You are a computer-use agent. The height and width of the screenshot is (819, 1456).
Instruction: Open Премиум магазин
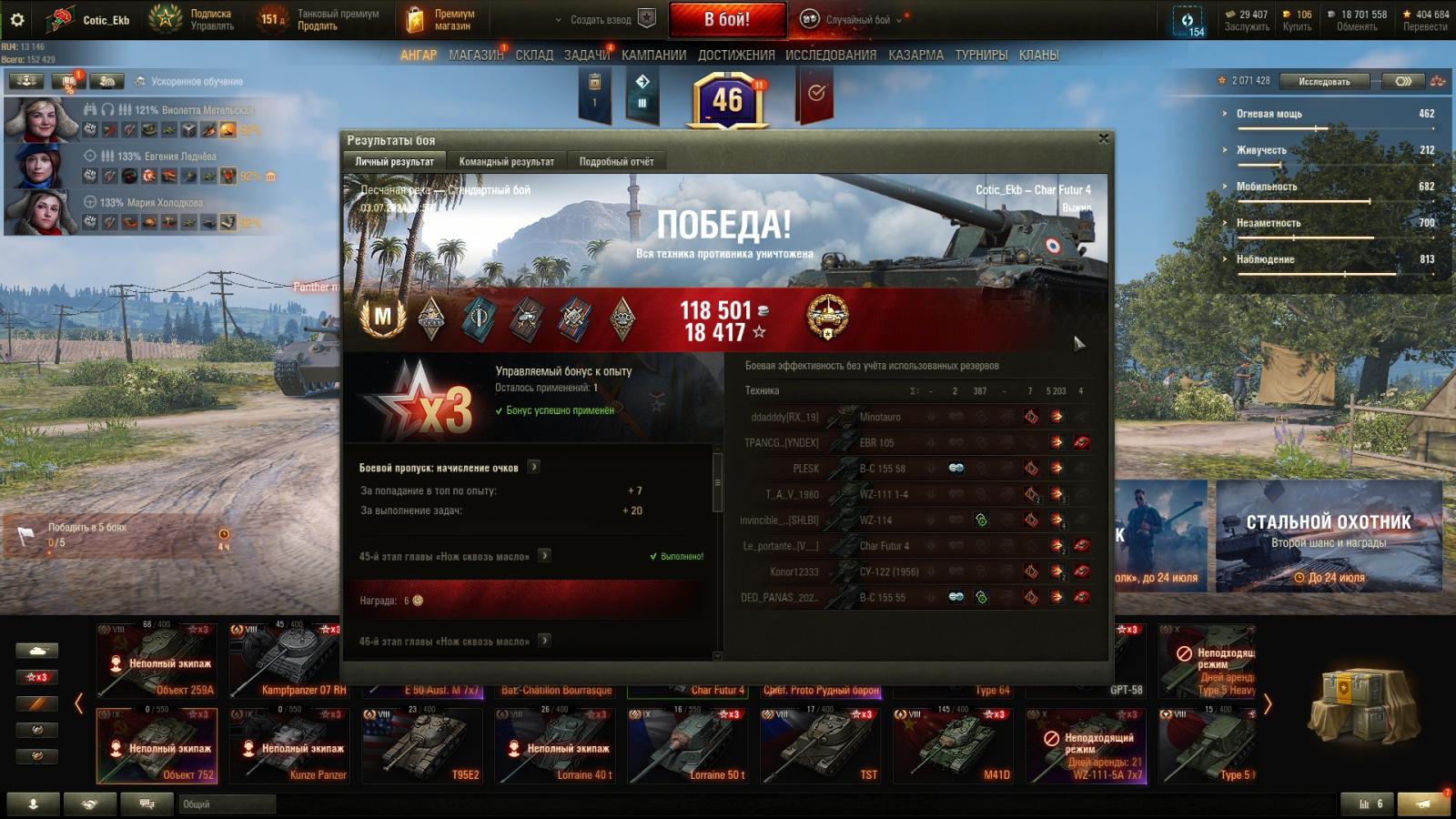440,19
